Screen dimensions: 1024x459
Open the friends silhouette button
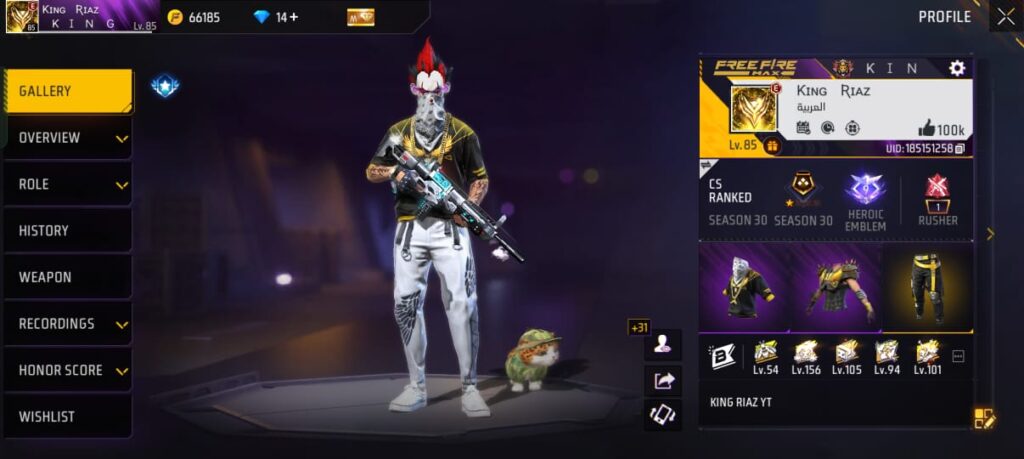[663, 344]
